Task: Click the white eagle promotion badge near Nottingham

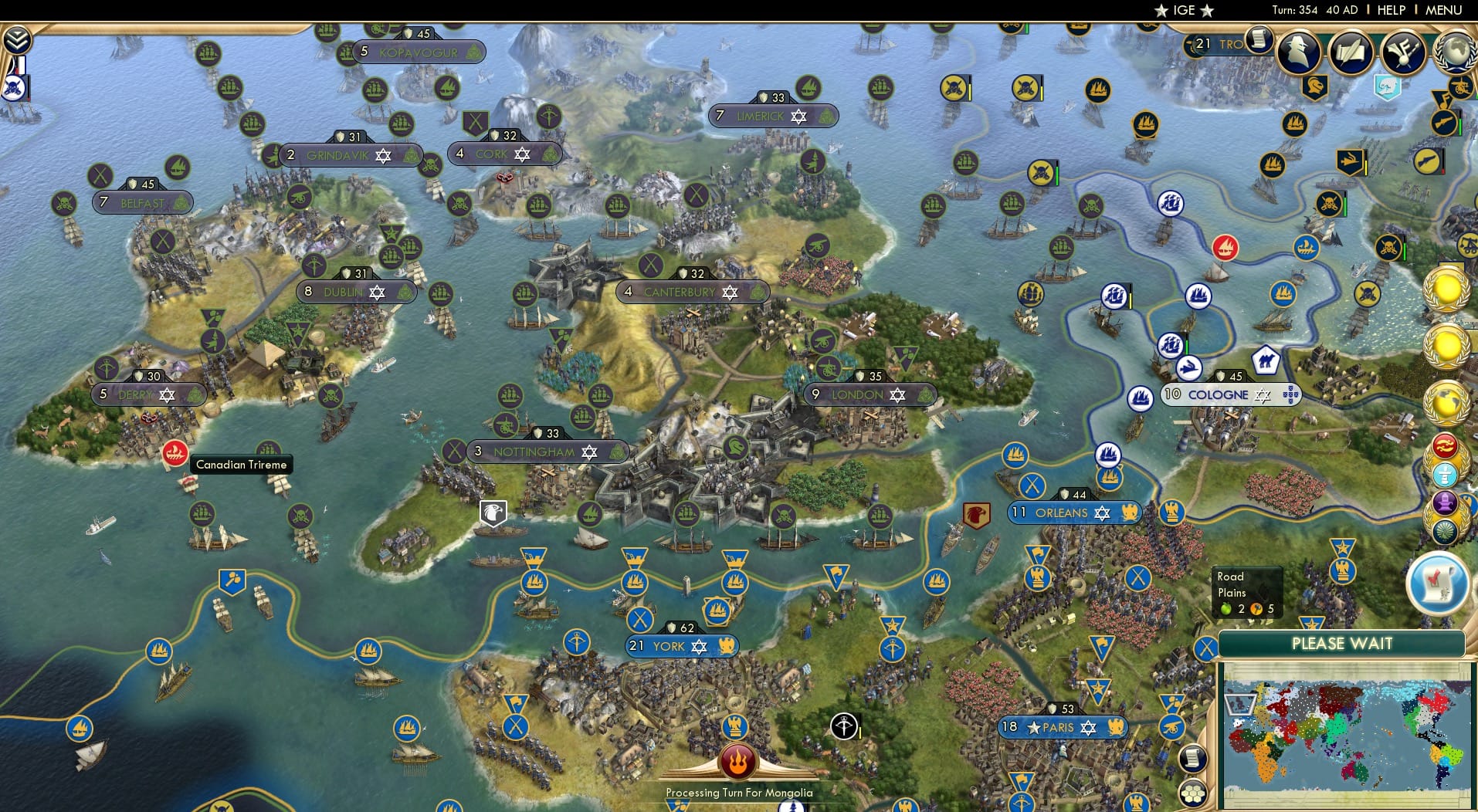Action: 493,512
